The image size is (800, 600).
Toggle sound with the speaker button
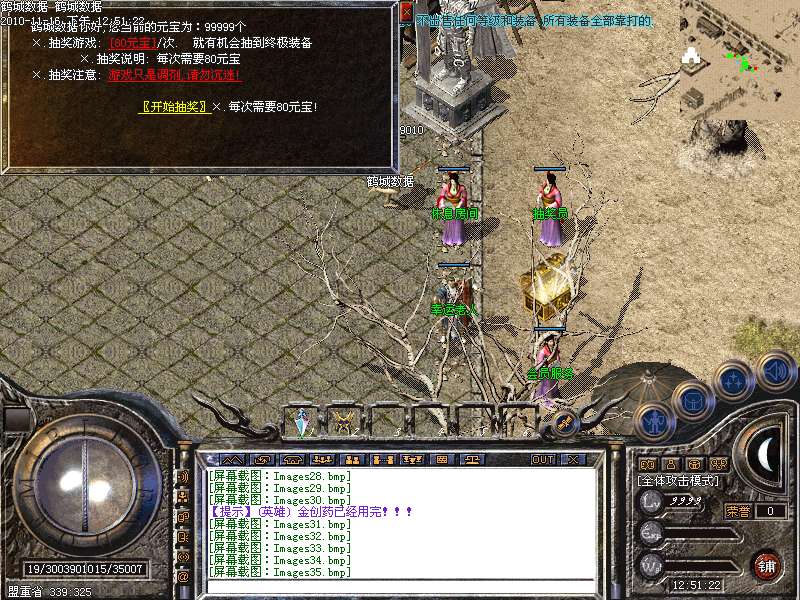click(775, 369)
